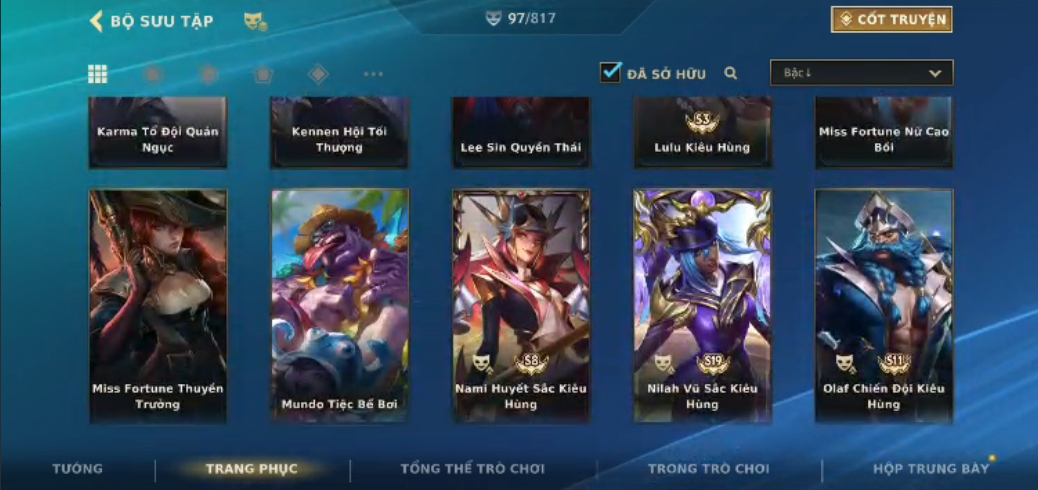Go back from Bộ Sưu Tập
The width and height of the screenshot is (1038, 490).
(x=97, y=21)
